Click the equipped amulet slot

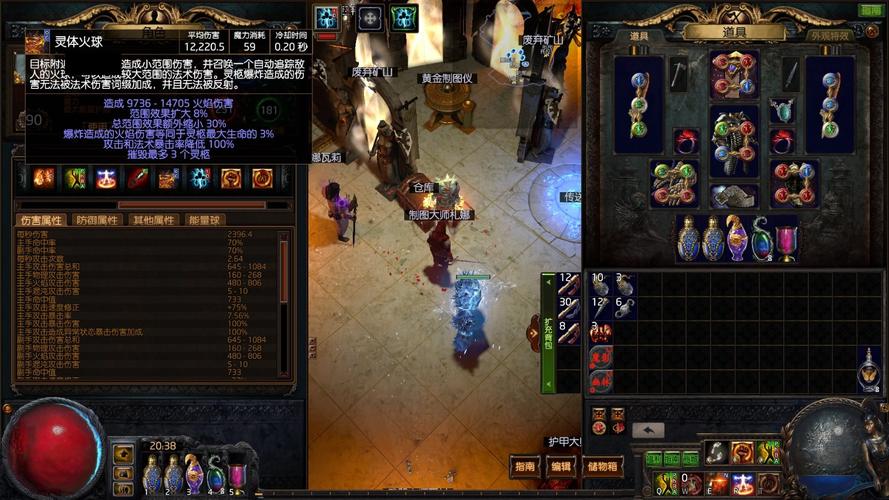(781, 110)
